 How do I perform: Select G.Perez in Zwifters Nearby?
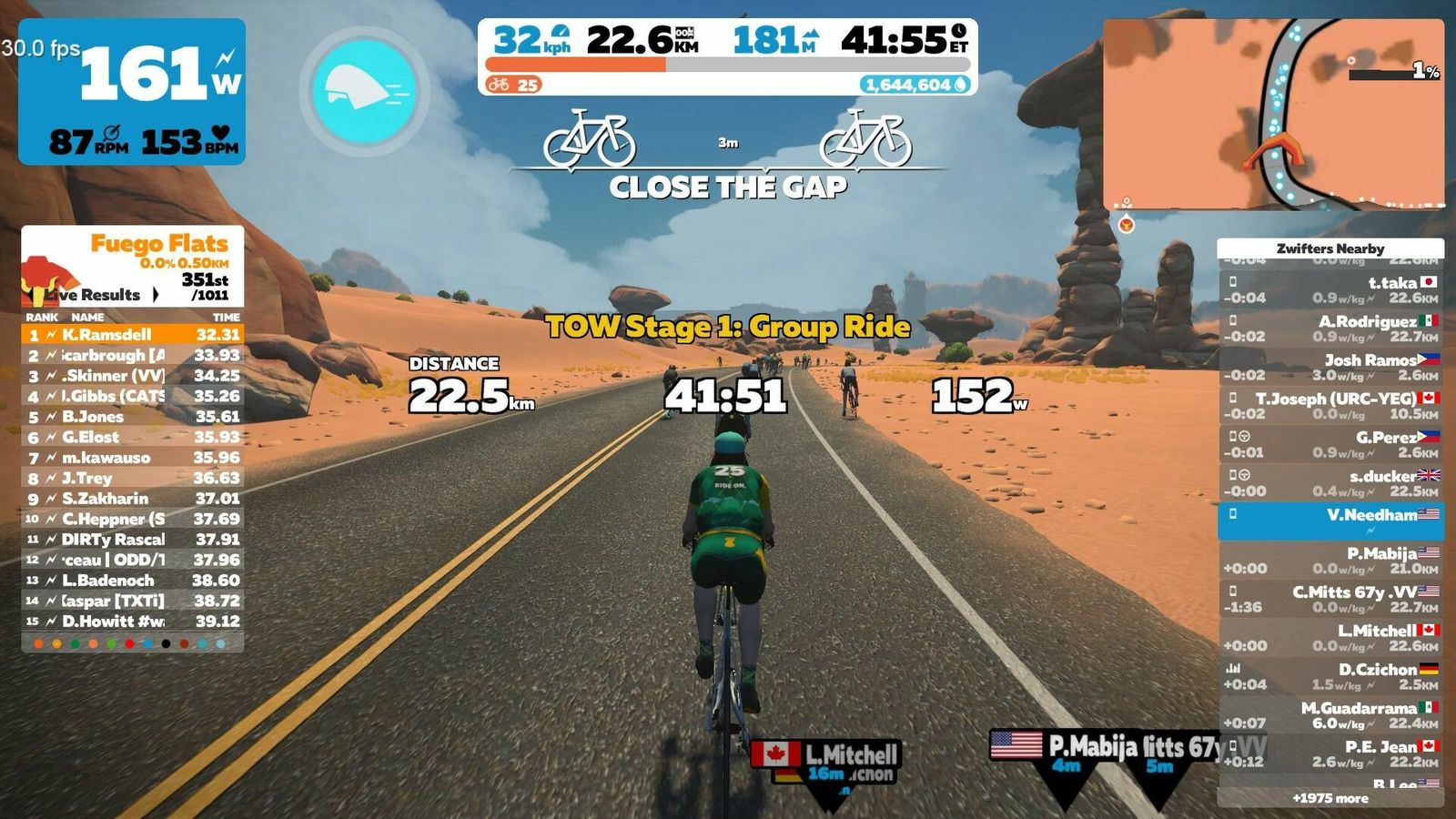click(1330, 444)
